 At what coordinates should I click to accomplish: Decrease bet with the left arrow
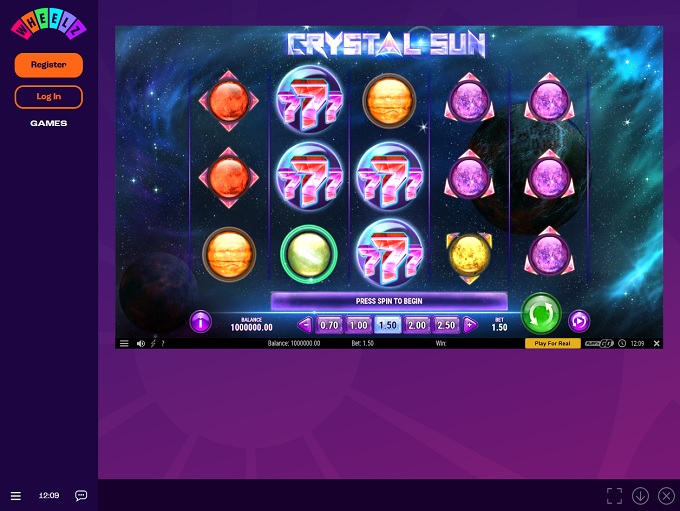click(306, 325)
